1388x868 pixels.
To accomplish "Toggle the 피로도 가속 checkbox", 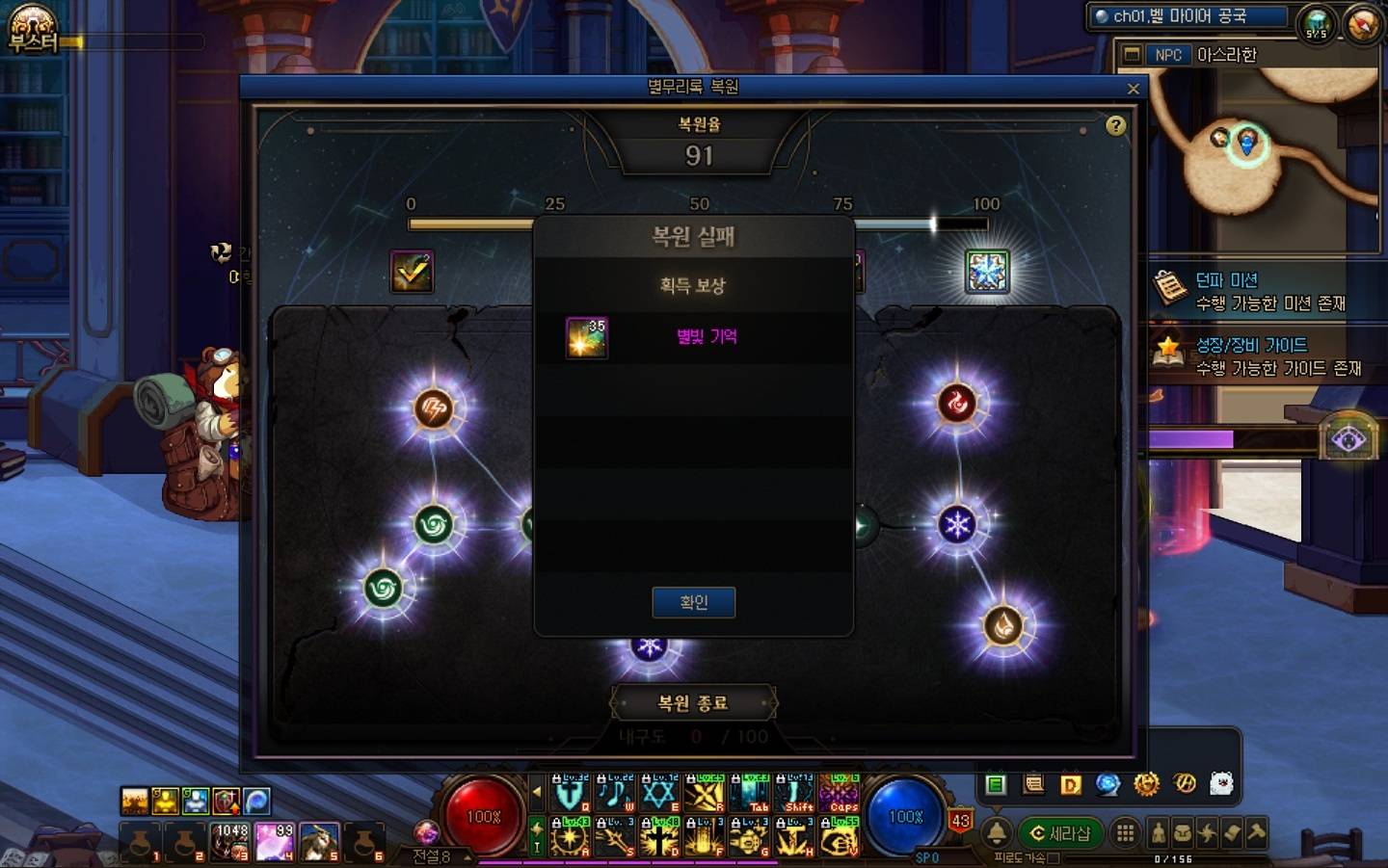I will [1054, 857].
